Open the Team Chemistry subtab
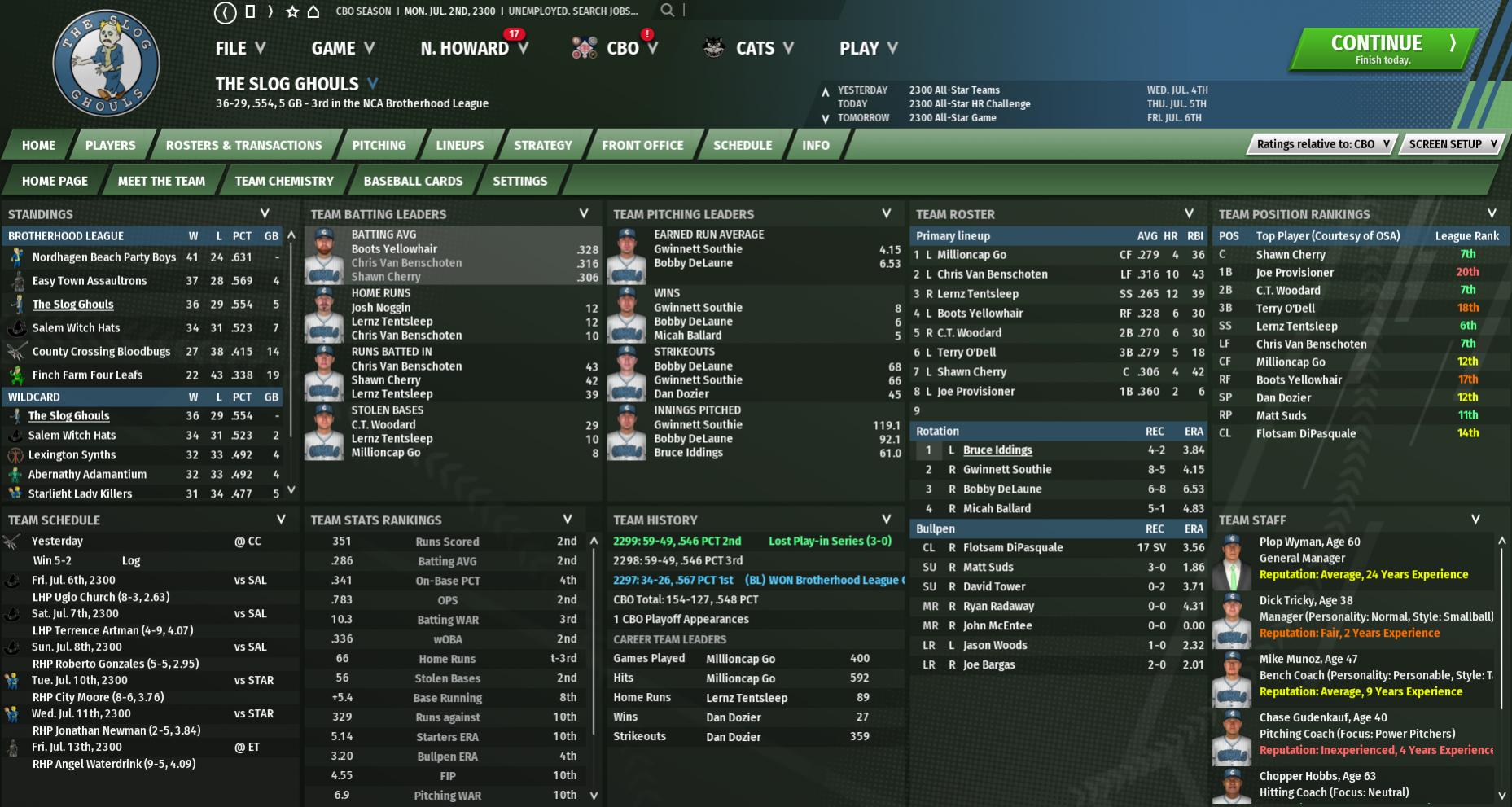 284,181
